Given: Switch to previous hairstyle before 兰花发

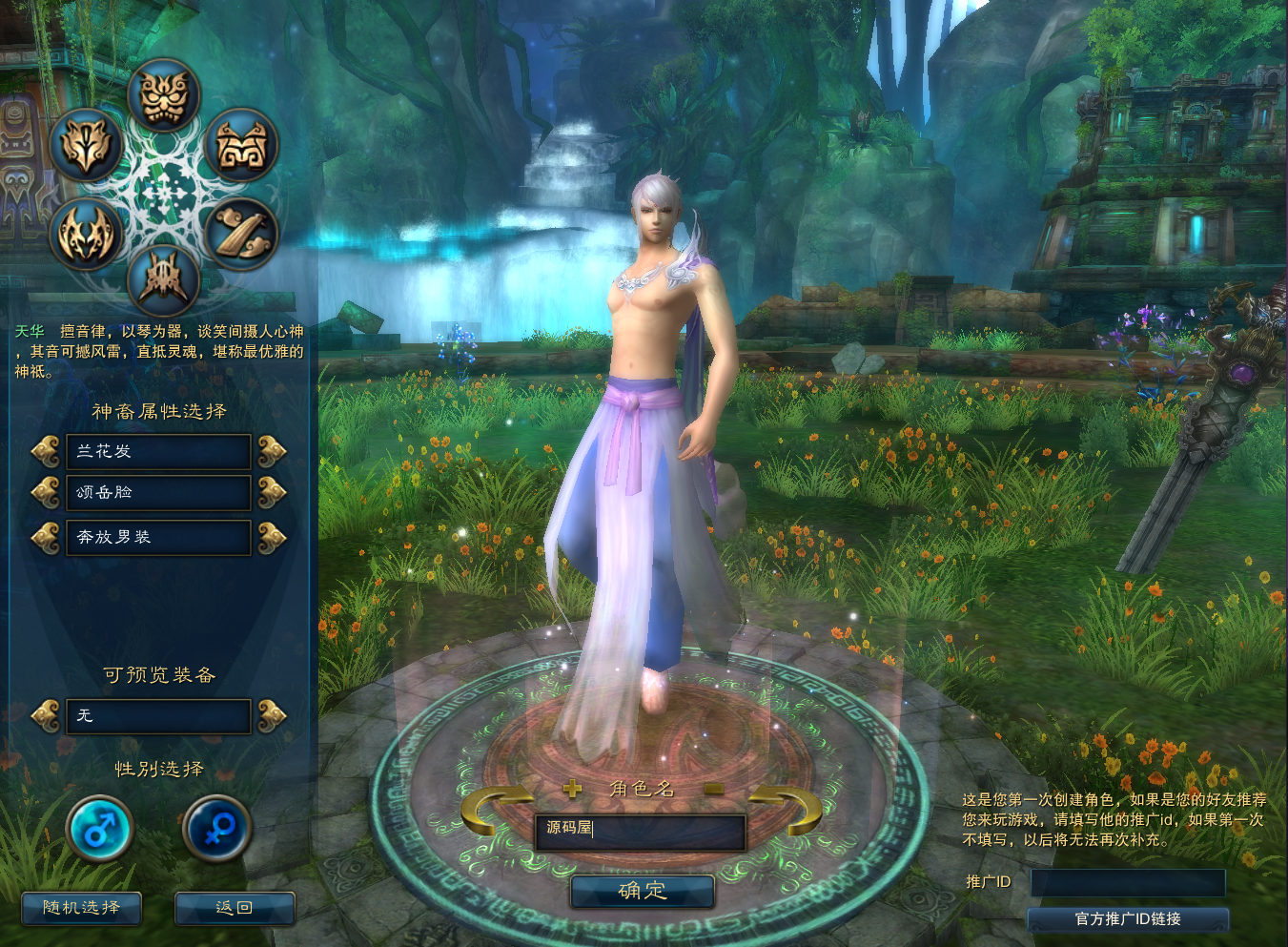Looking at the screenshot, I should click(x=45, y=451).
